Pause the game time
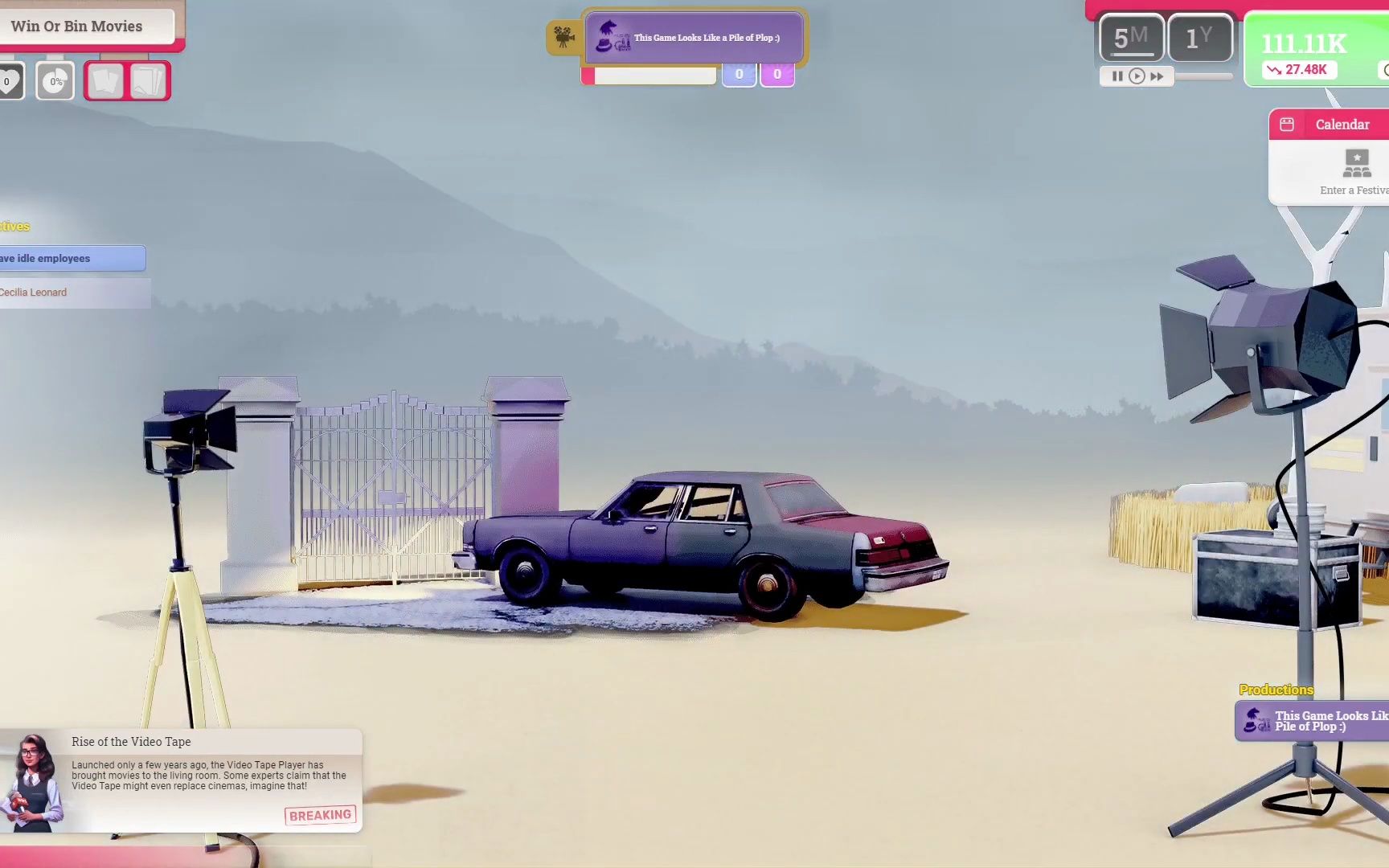This screenshot has height=868, width=1389. coord(1117,76)
